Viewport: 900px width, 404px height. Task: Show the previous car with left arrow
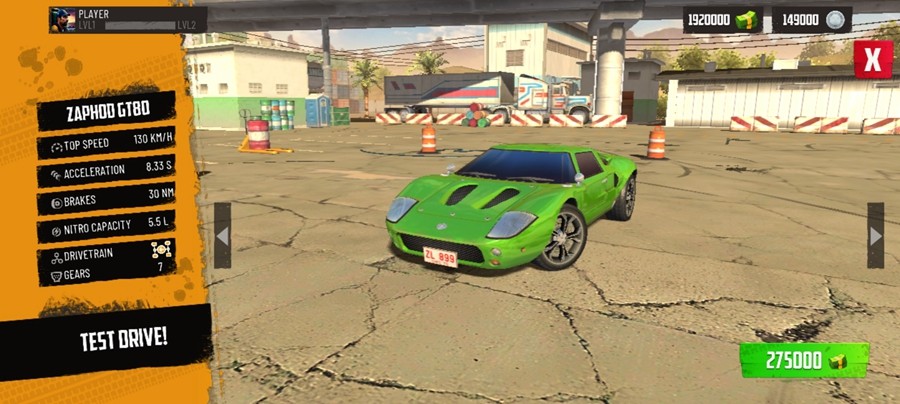[x=222, y=236]
